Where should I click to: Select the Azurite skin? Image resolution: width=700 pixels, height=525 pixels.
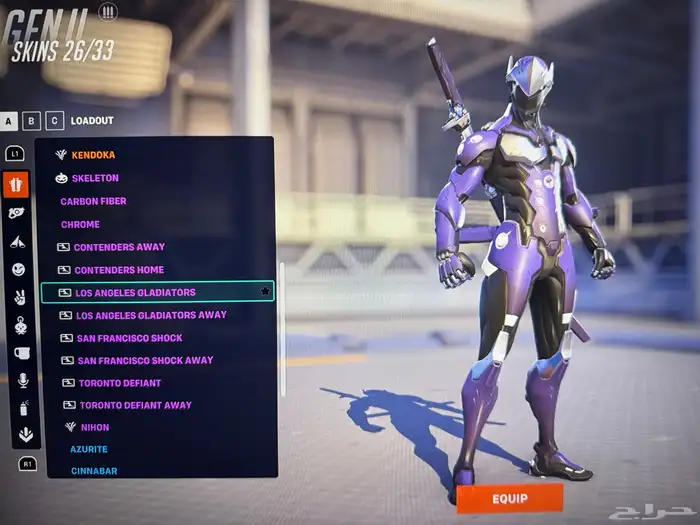[89, 449]
